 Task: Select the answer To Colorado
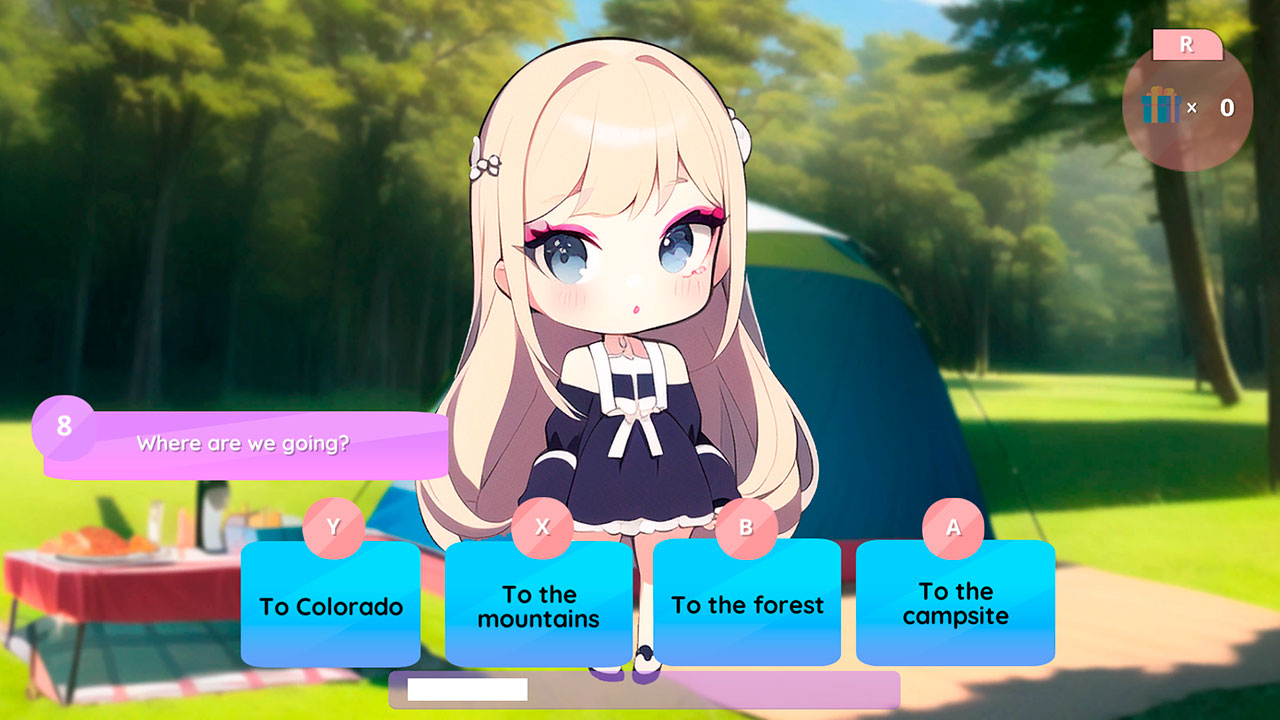click(x=330, y=604)
